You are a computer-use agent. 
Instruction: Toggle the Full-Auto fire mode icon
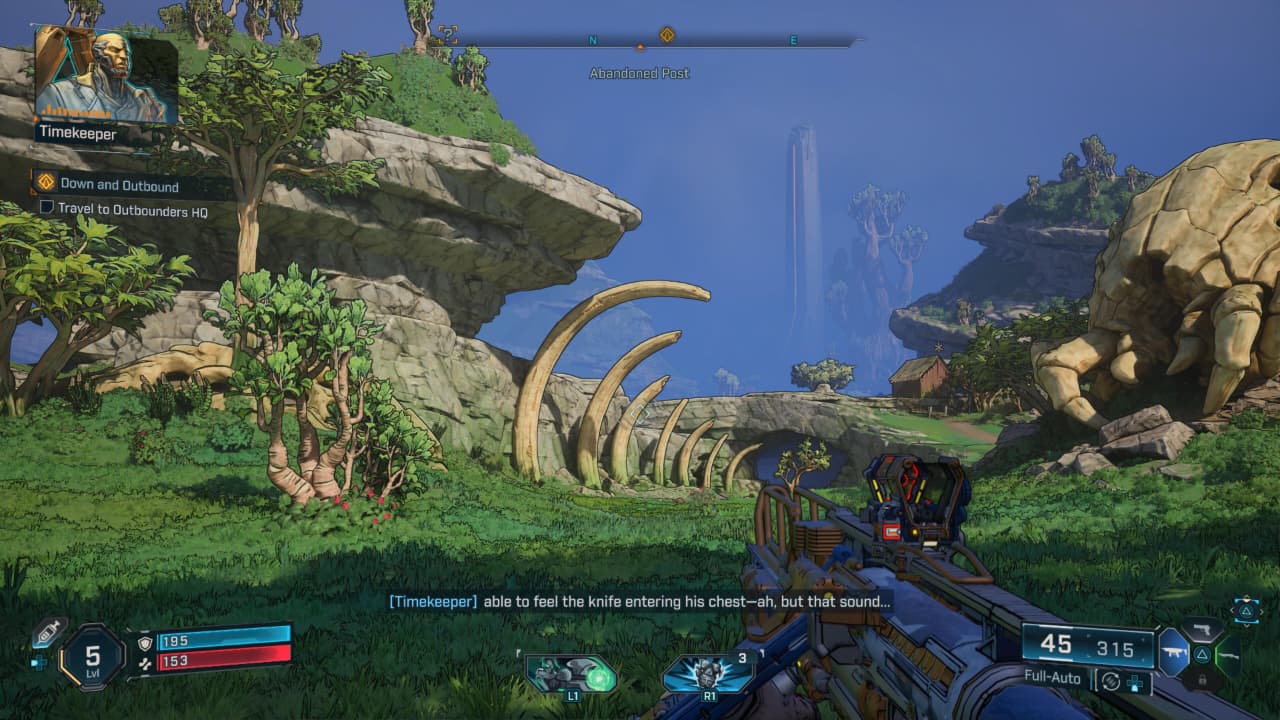pos(1108,683)
